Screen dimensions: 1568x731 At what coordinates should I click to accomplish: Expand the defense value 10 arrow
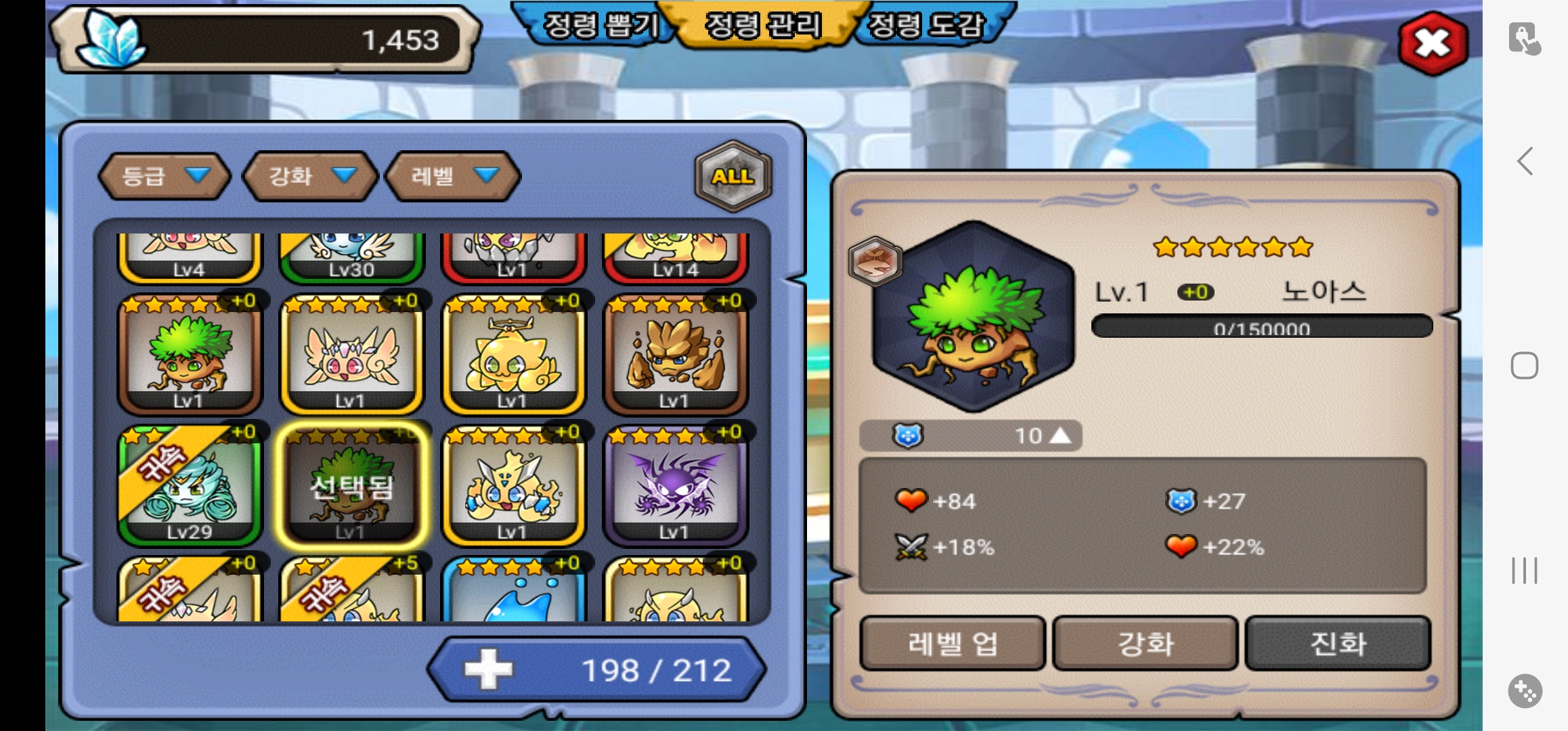(1061, 435)
